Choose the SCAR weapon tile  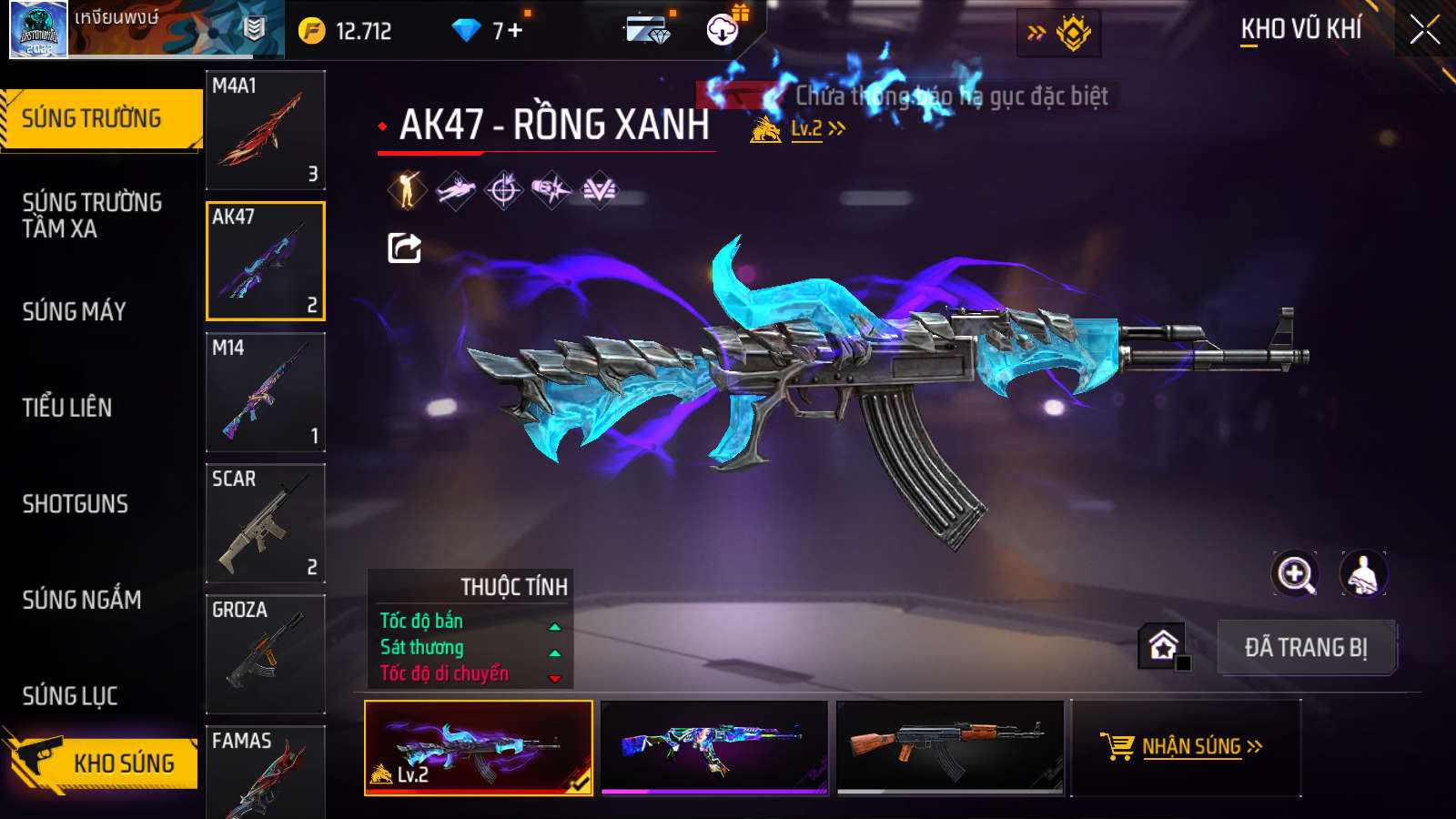pos(265,523)
